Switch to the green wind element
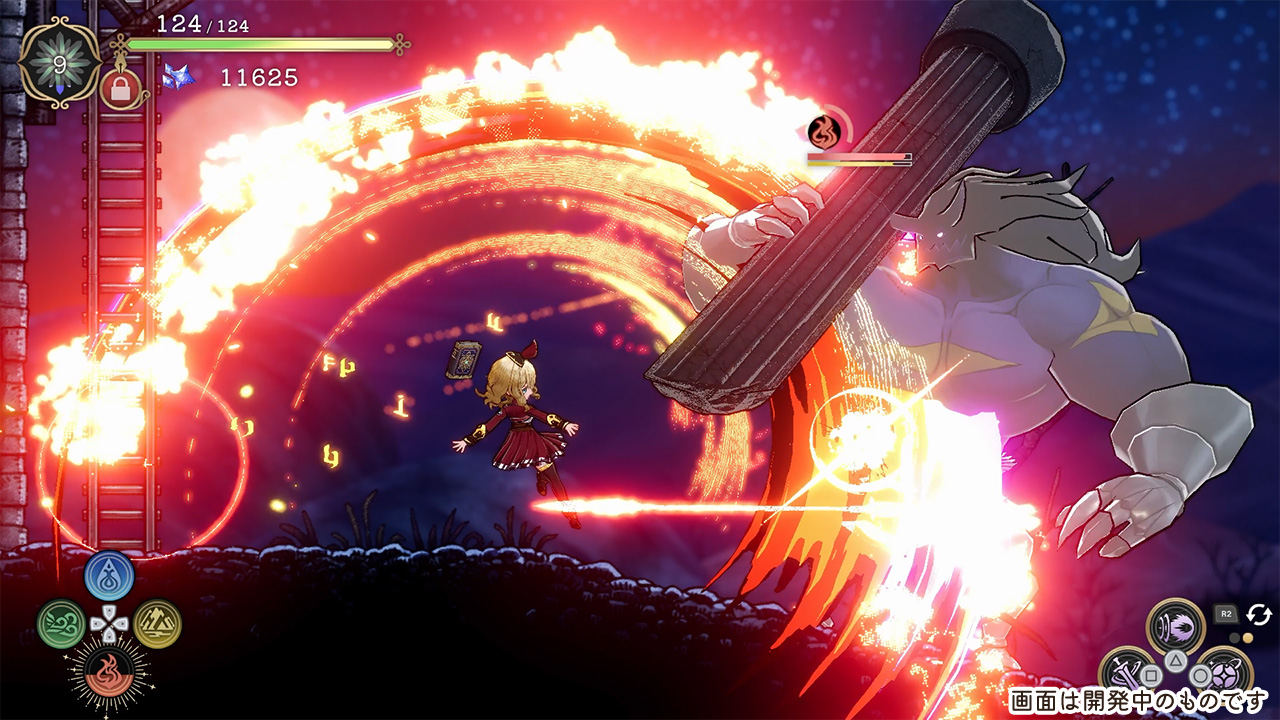This screenshot has height=720, width=1280. pos(62,624)
